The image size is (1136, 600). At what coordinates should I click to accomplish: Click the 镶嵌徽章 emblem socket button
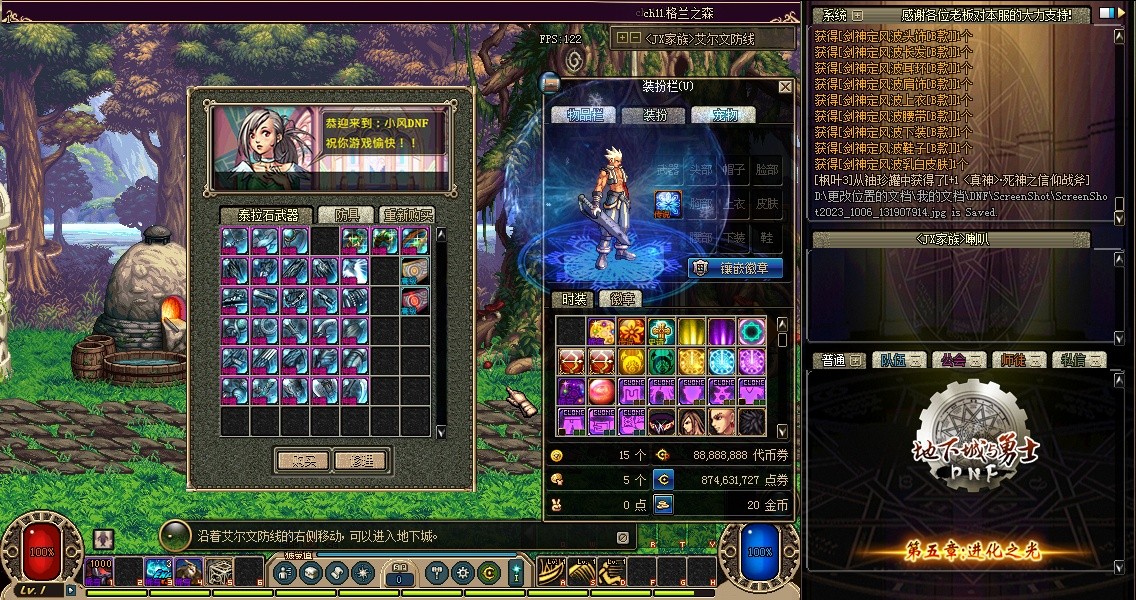click(735, 268)
